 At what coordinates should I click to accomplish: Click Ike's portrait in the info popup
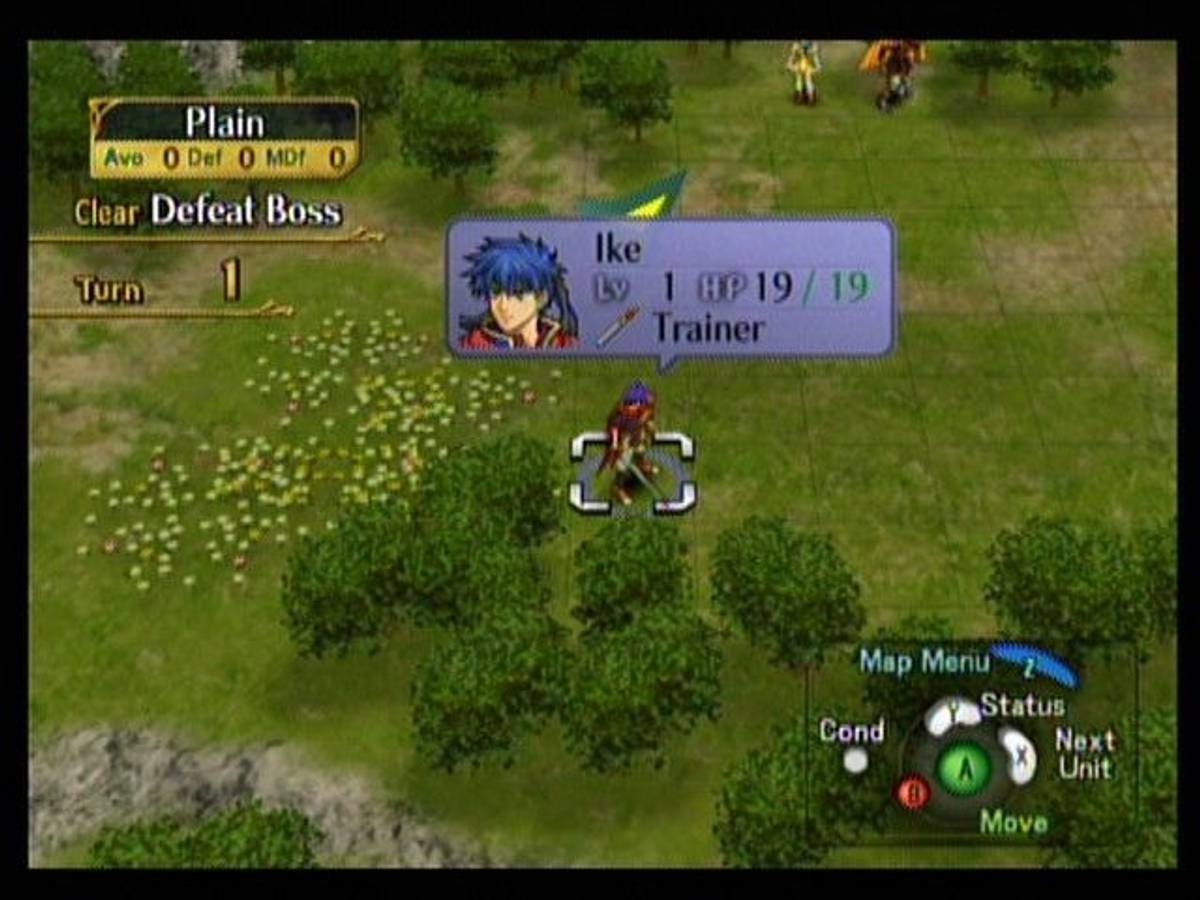click(518, 290)
